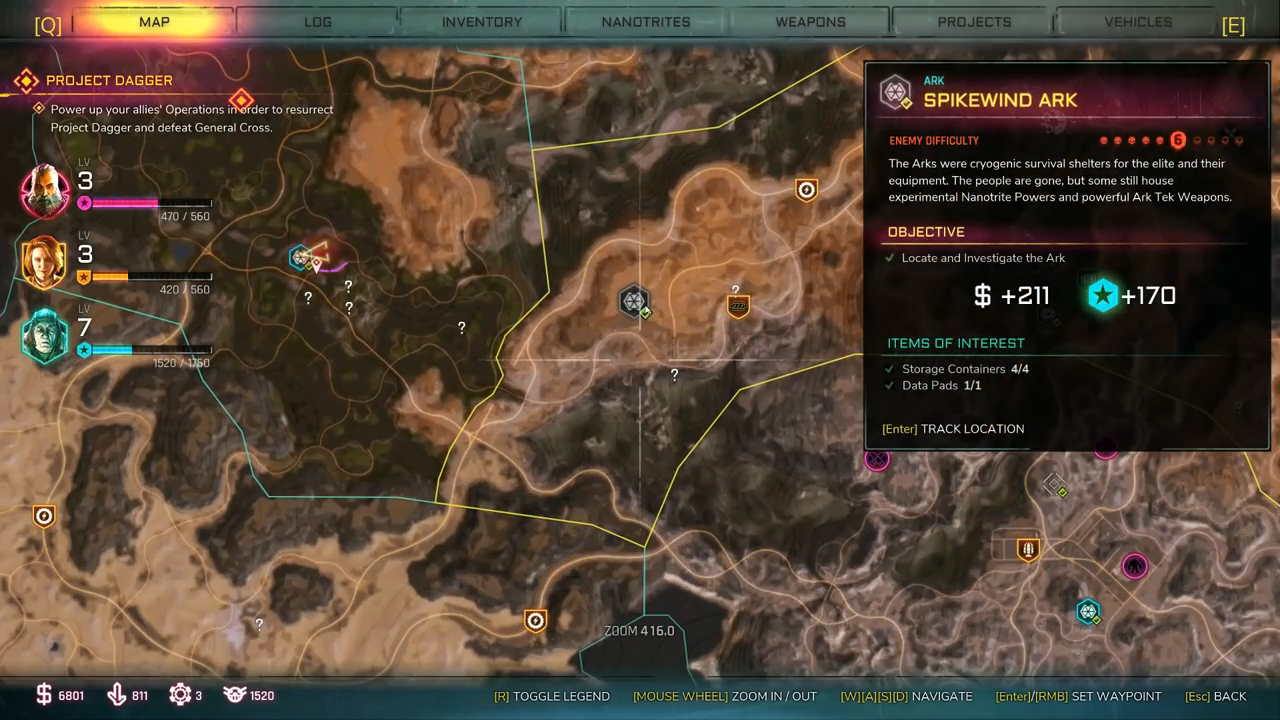Go to the Weapons tab
The width and height of the screenshot is (1280, 720).
click(x=811, y=22)
